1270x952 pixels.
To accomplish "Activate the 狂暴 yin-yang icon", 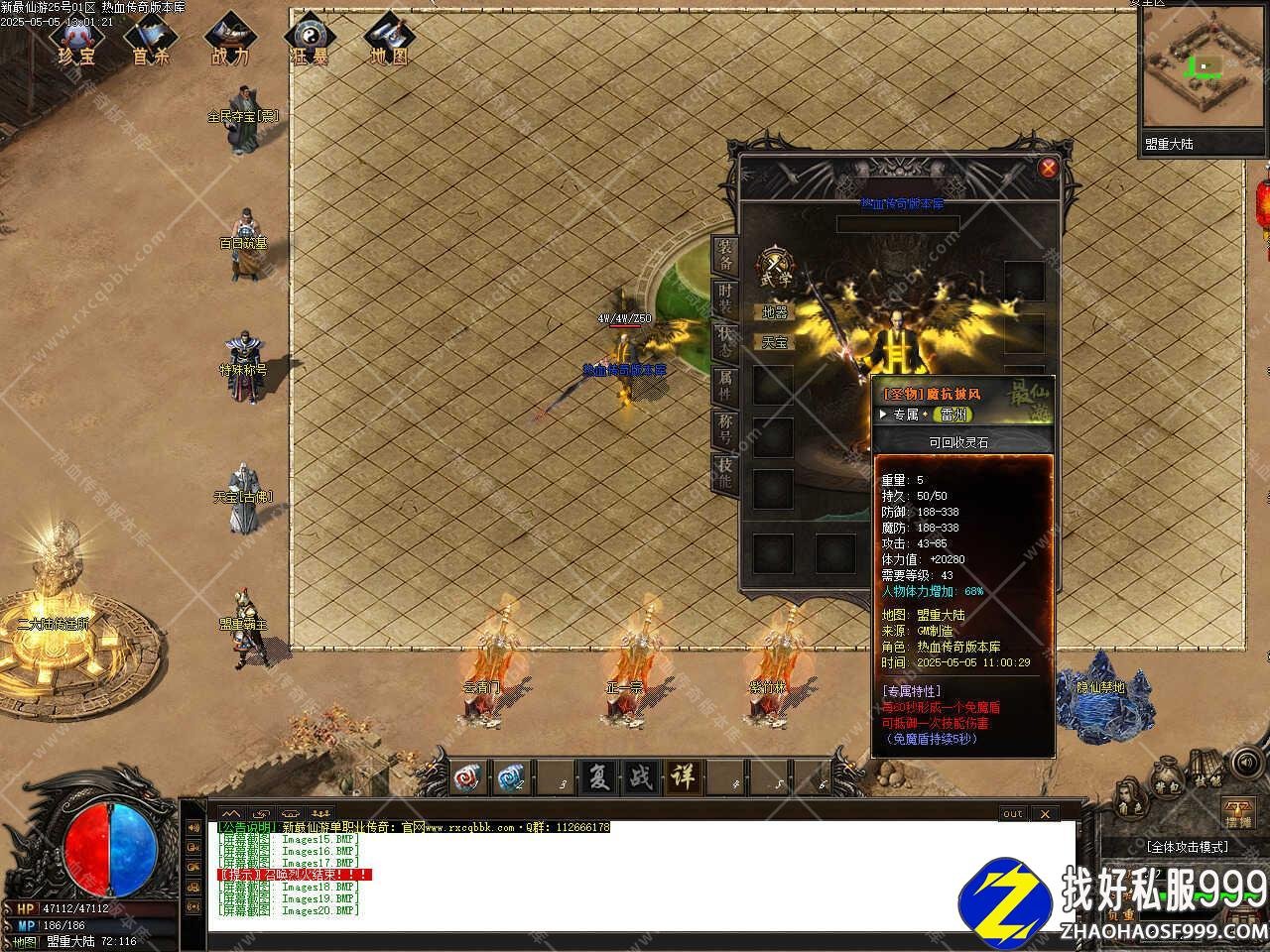I will 309,40.
